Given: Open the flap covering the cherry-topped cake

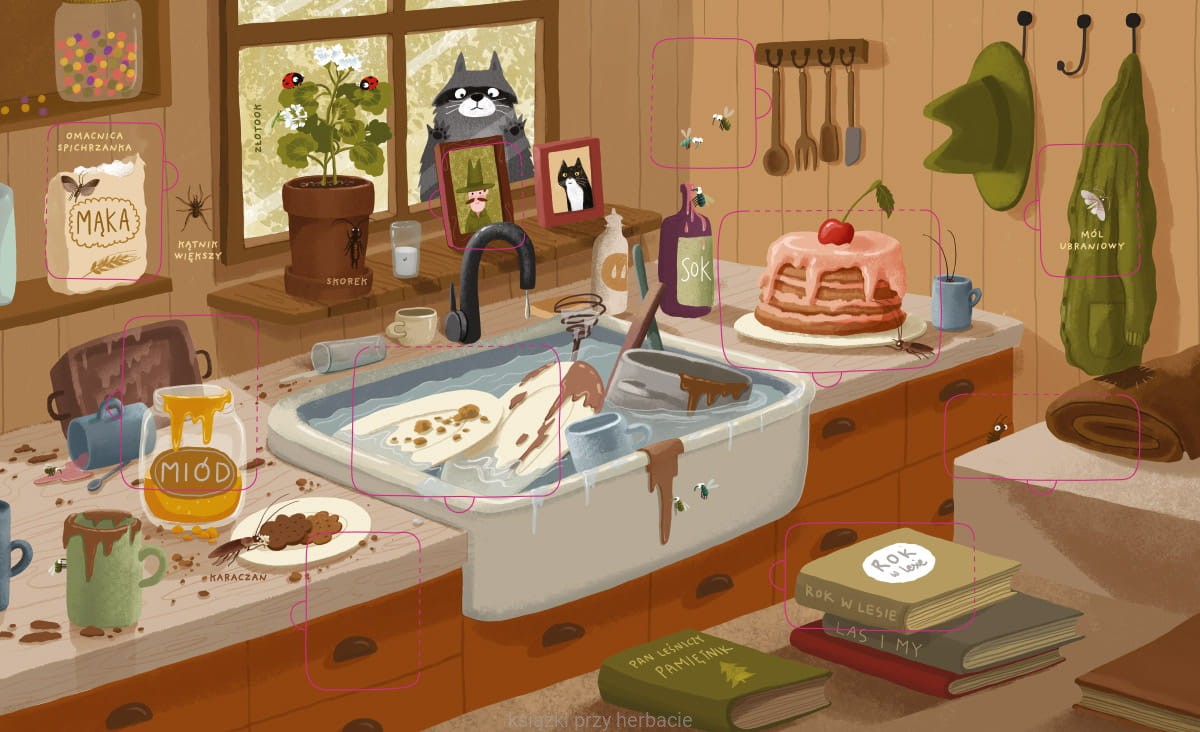Looking at the screenshot, I should coord(829,290).
